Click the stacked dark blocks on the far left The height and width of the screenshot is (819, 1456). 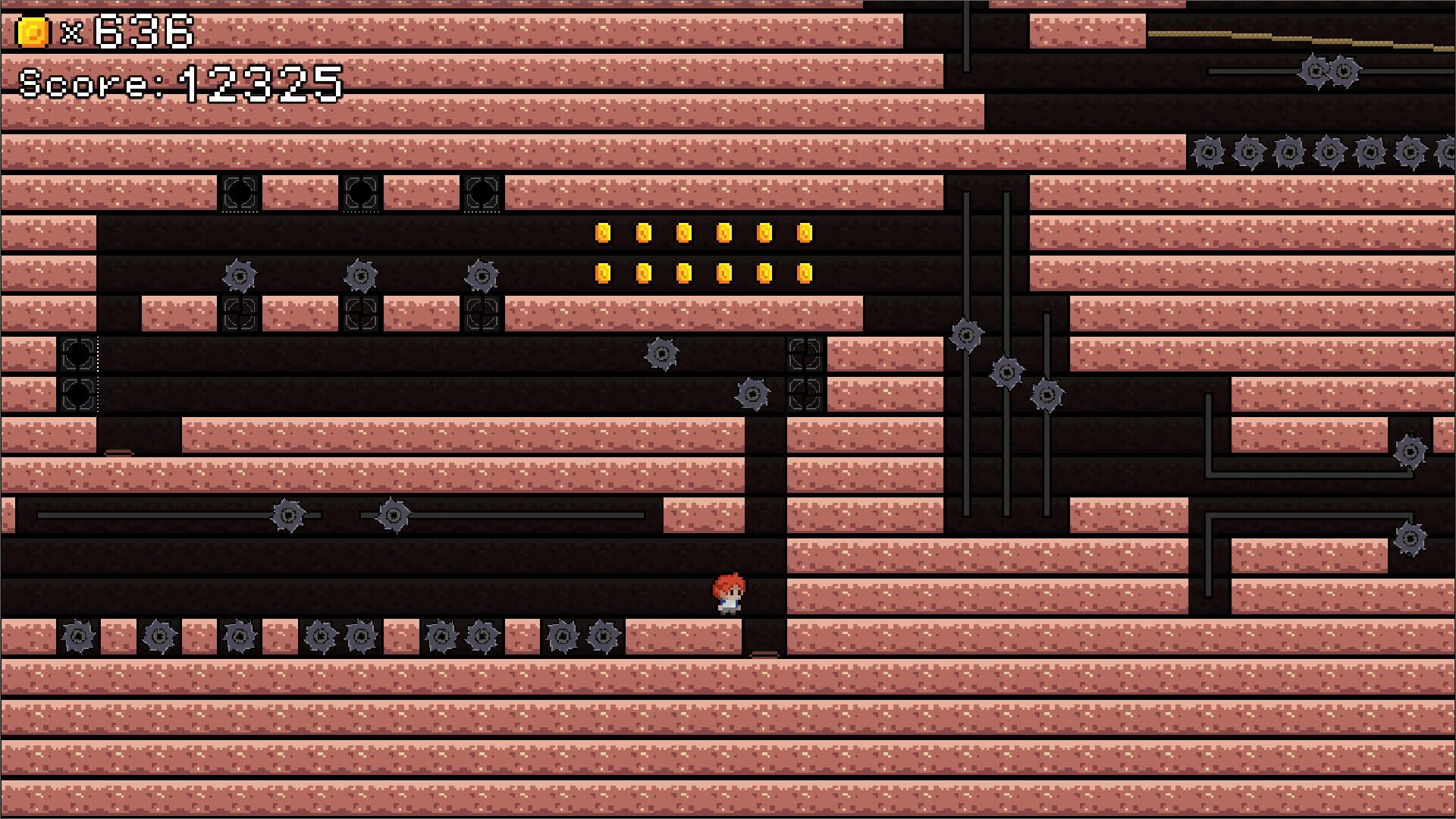click(x=78, y=373)
